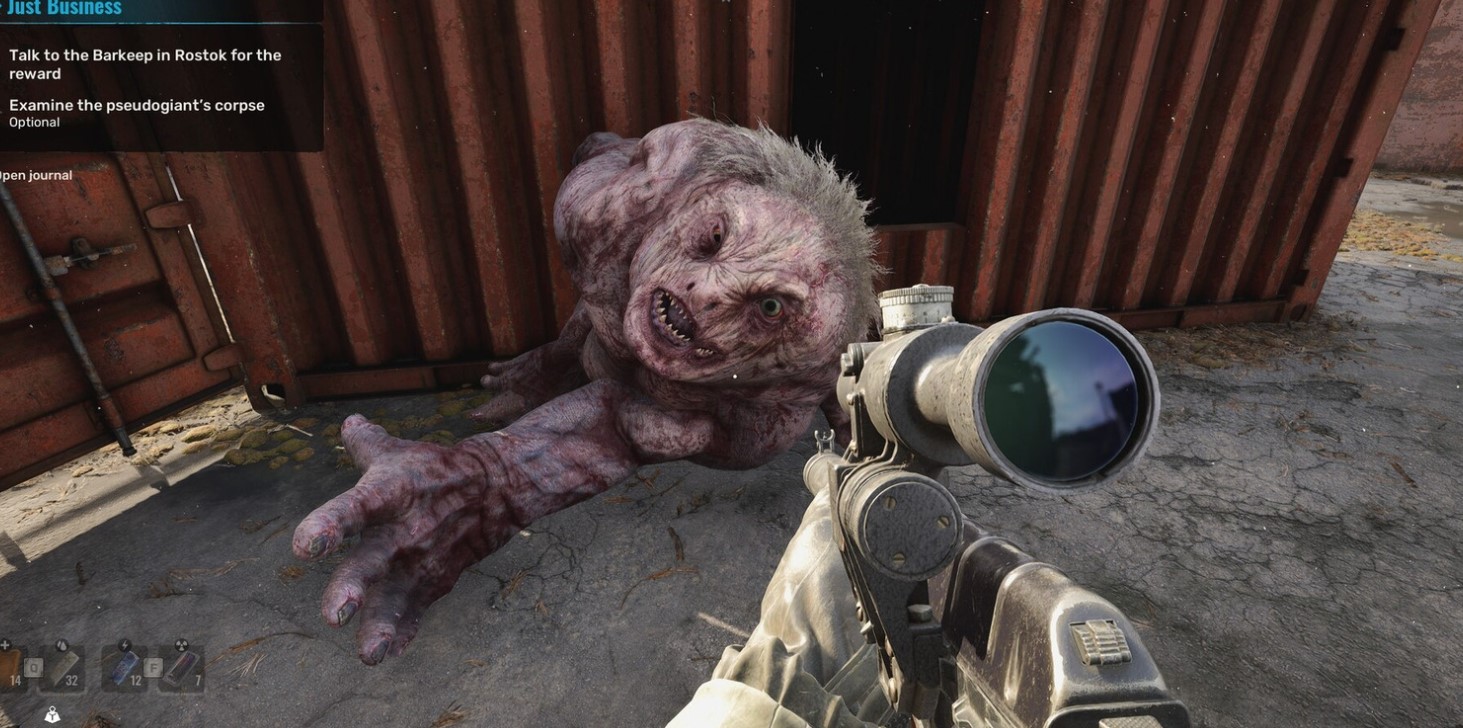This screenshot has width=1463, height=728.
Task: Choose the blue energy drink slot
Action: pos(127,667)
